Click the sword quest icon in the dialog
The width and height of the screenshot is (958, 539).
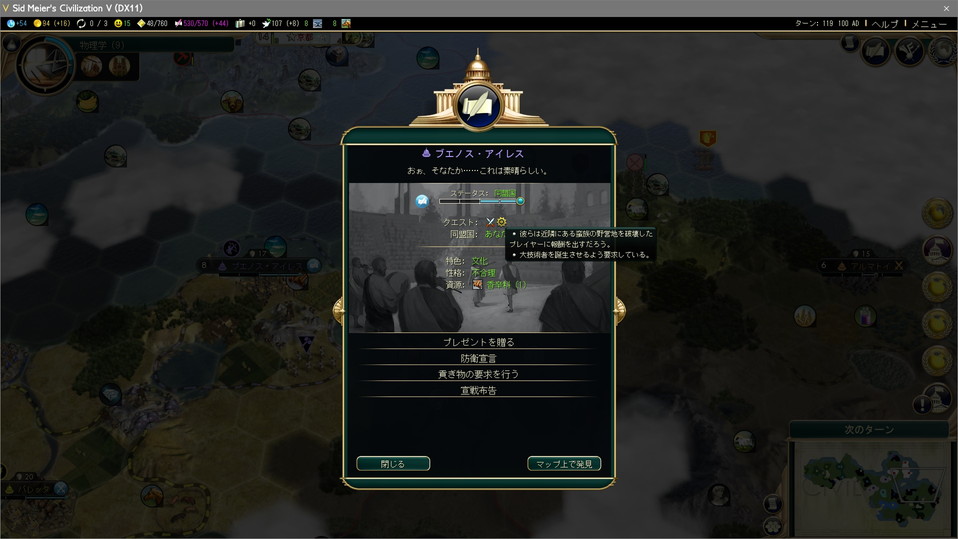click(490, 221)
